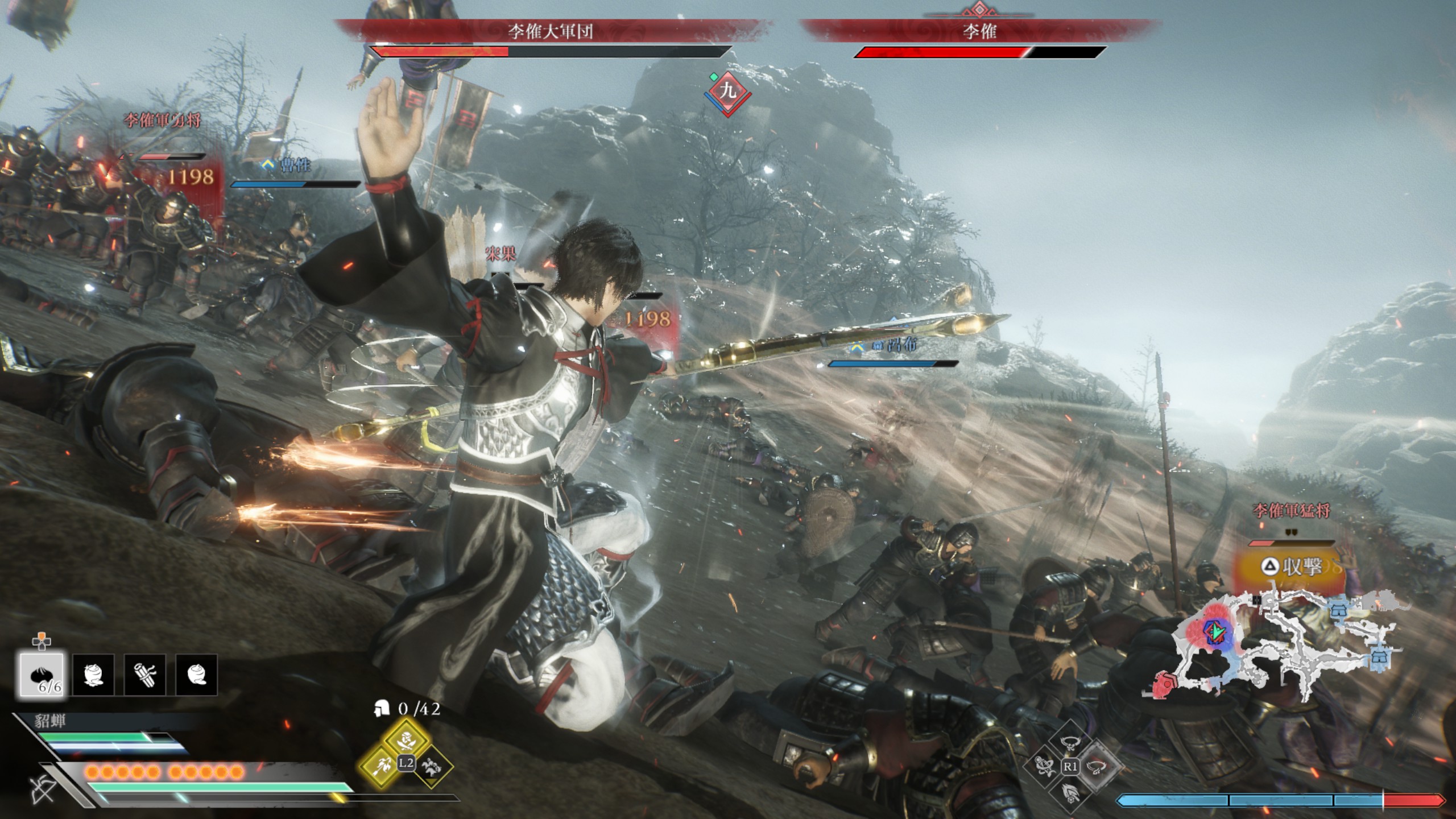
Task: Choose the bundled sticks item slot
Action: point(145,675)
